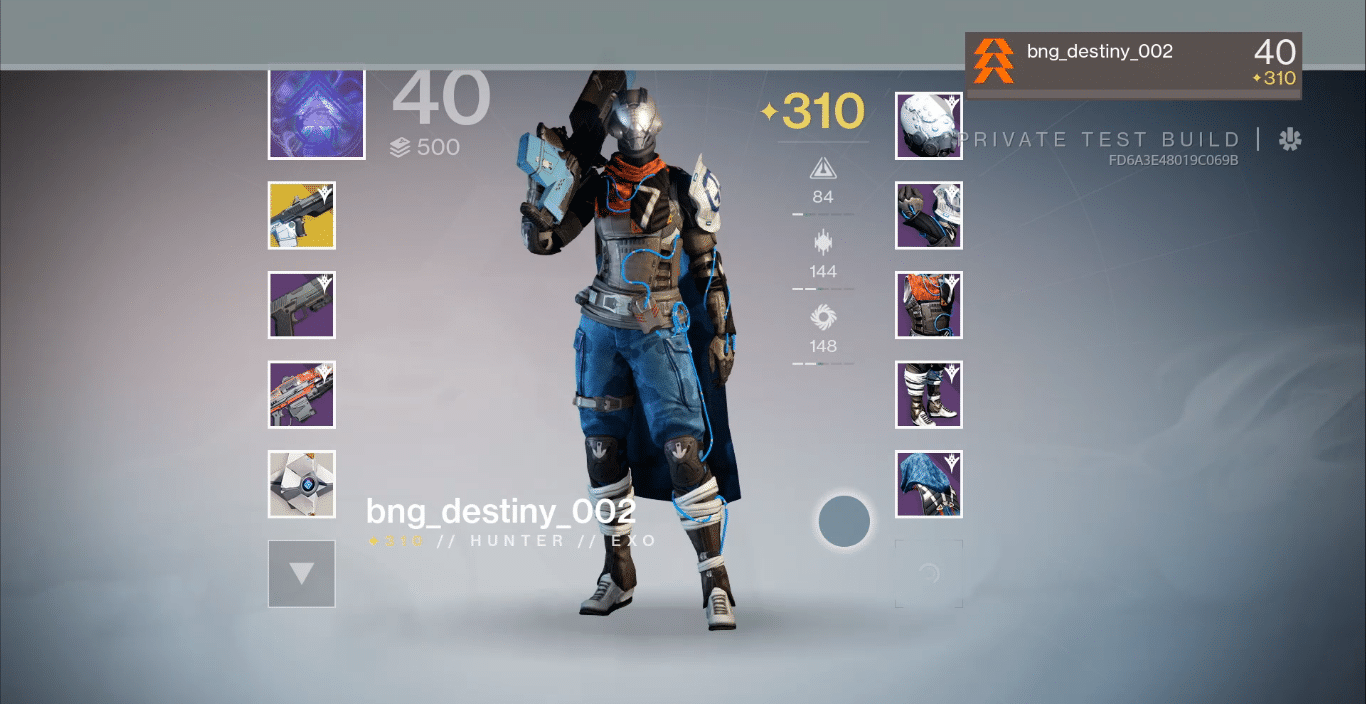This screenshot has width=1366, height=704.
Task: Select the yellow exotic primary weapon slot
Action: (x=302, y=215)
